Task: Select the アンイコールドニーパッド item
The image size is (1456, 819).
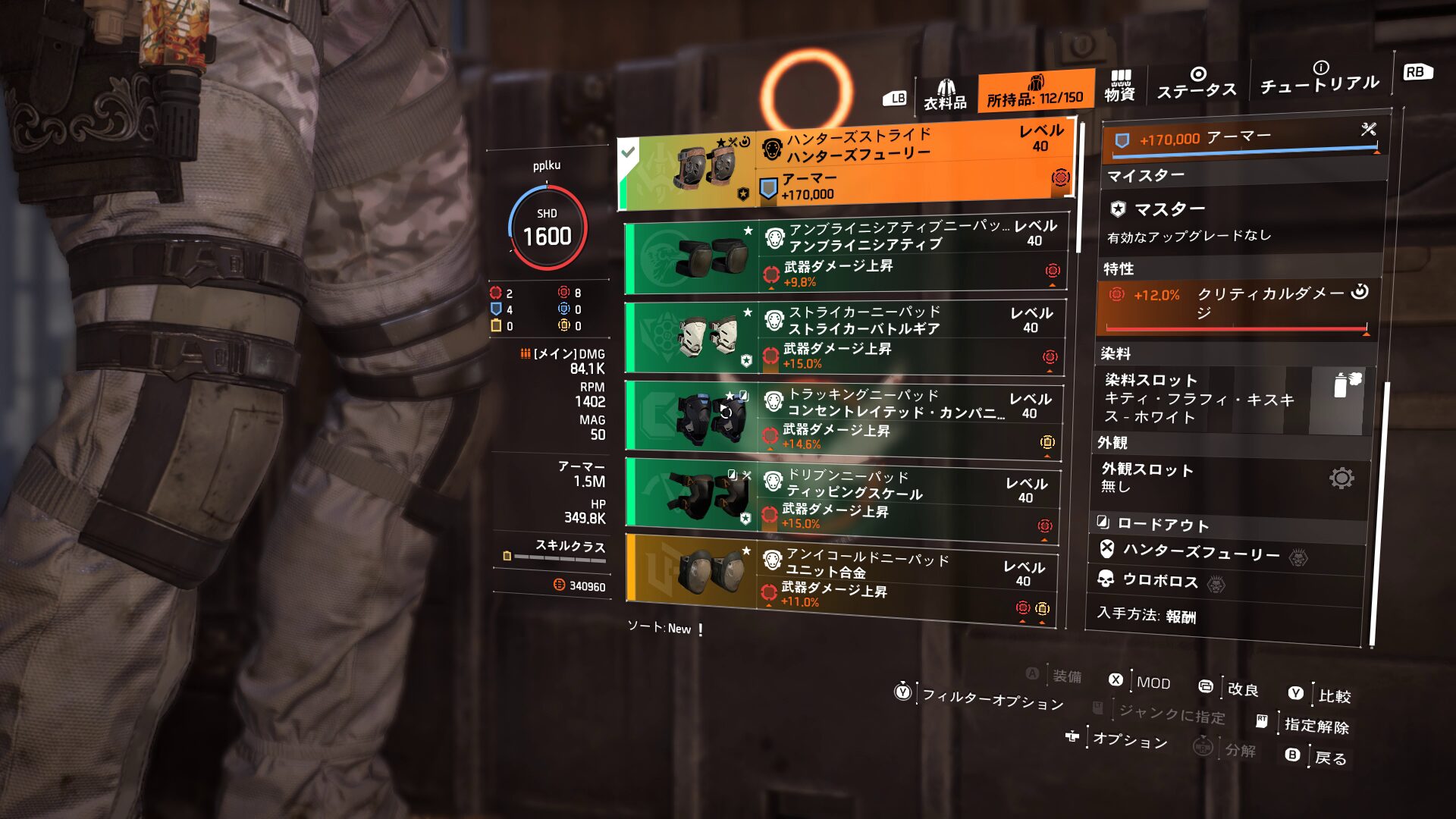Action: click(840, 580)
